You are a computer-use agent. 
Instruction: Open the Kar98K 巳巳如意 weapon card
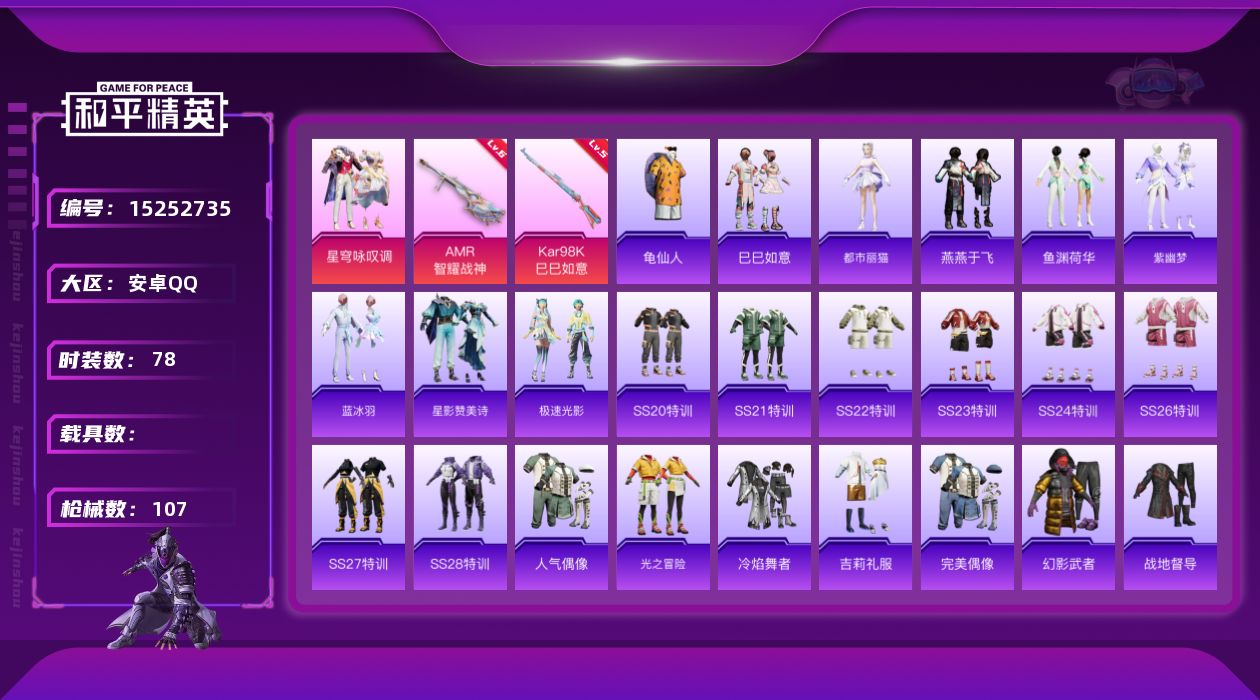561,211
